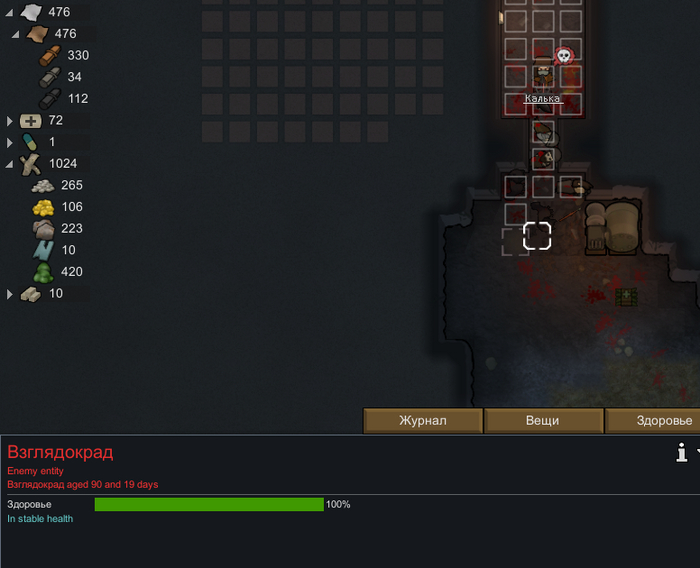
Task: Expand the stone blocks category showing 10
Action: 10,294
